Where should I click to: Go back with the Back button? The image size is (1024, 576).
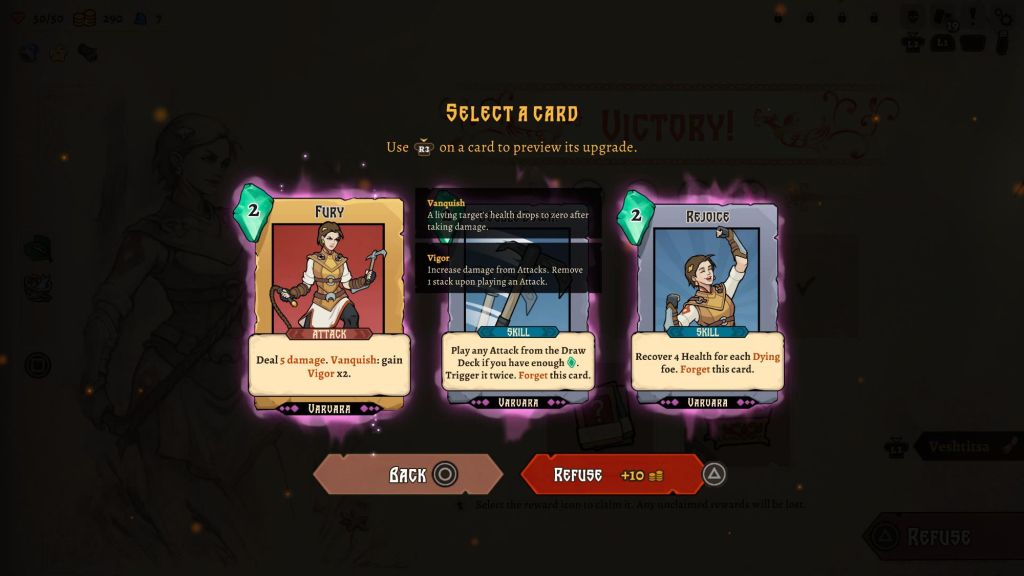408,474
